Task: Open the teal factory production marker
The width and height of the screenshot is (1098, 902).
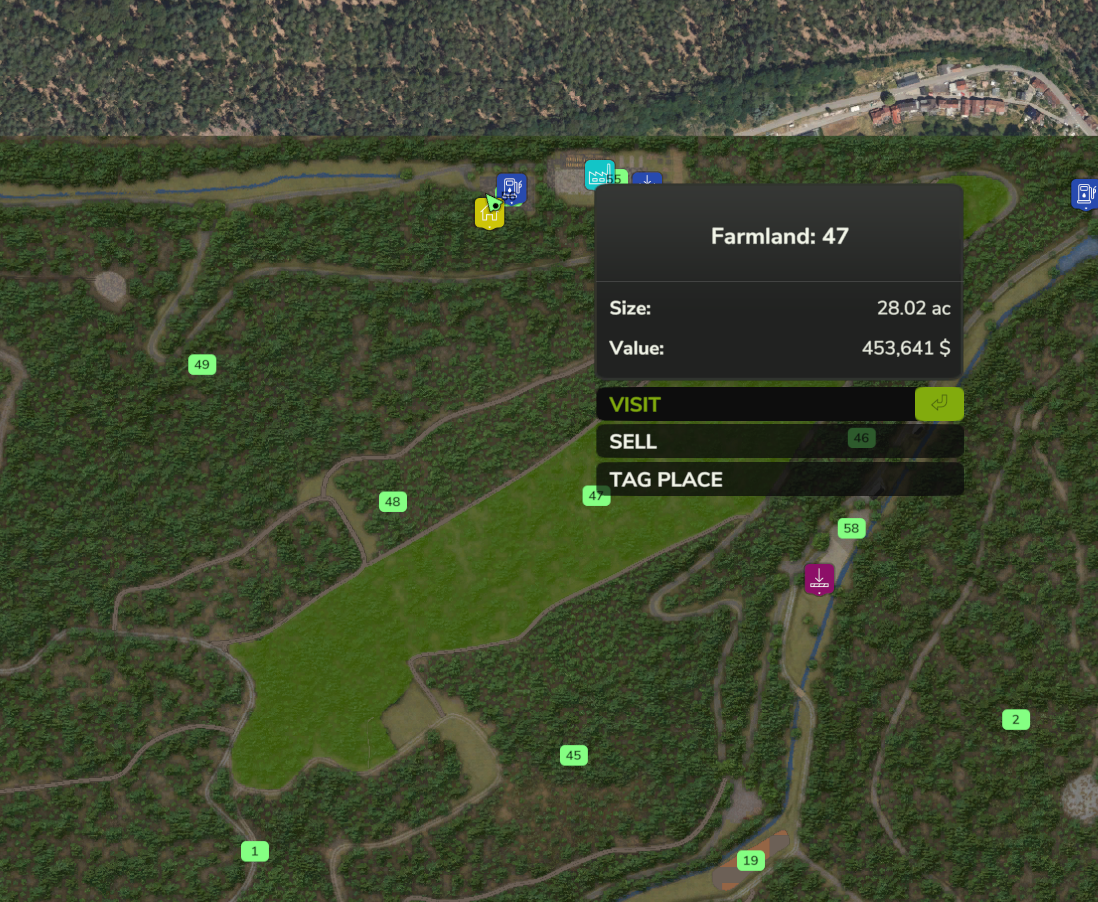Action: click(599, 175)
